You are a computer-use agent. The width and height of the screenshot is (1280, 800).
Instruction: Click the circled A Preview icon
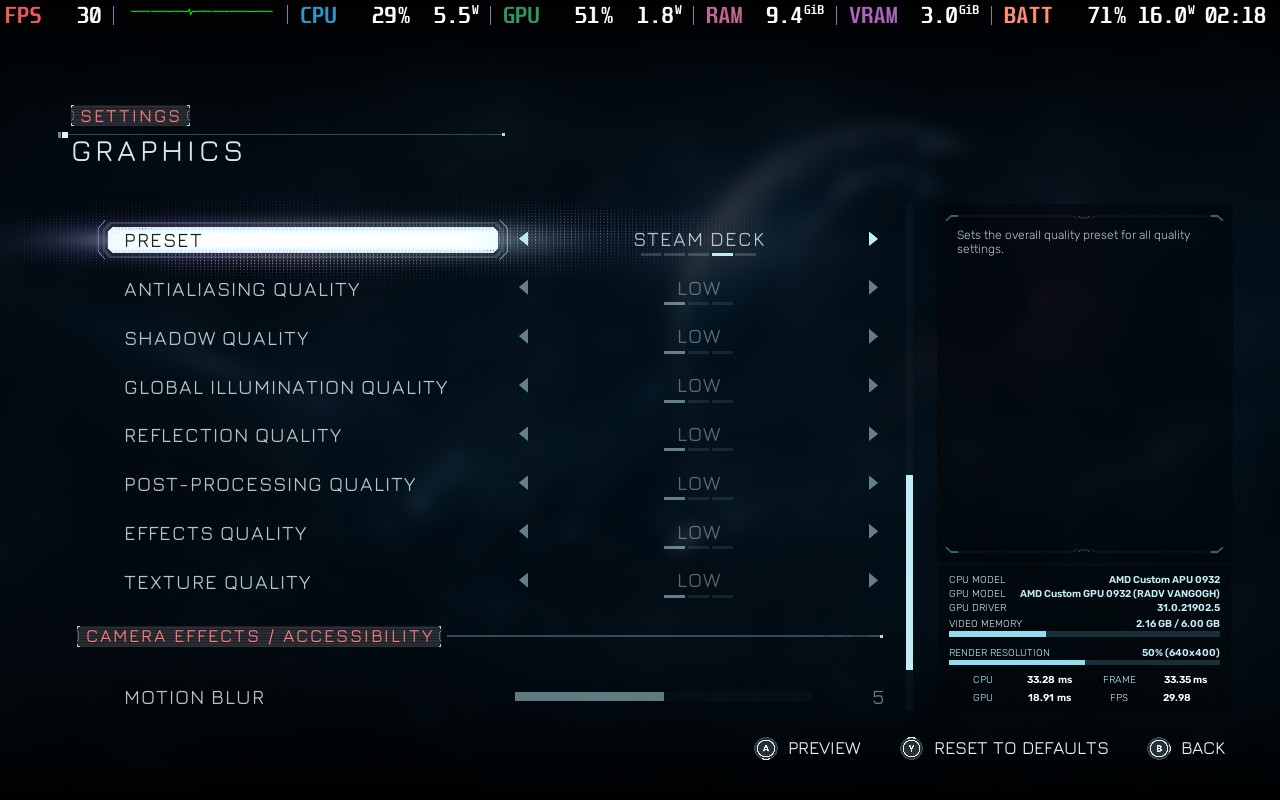(764, 748)
